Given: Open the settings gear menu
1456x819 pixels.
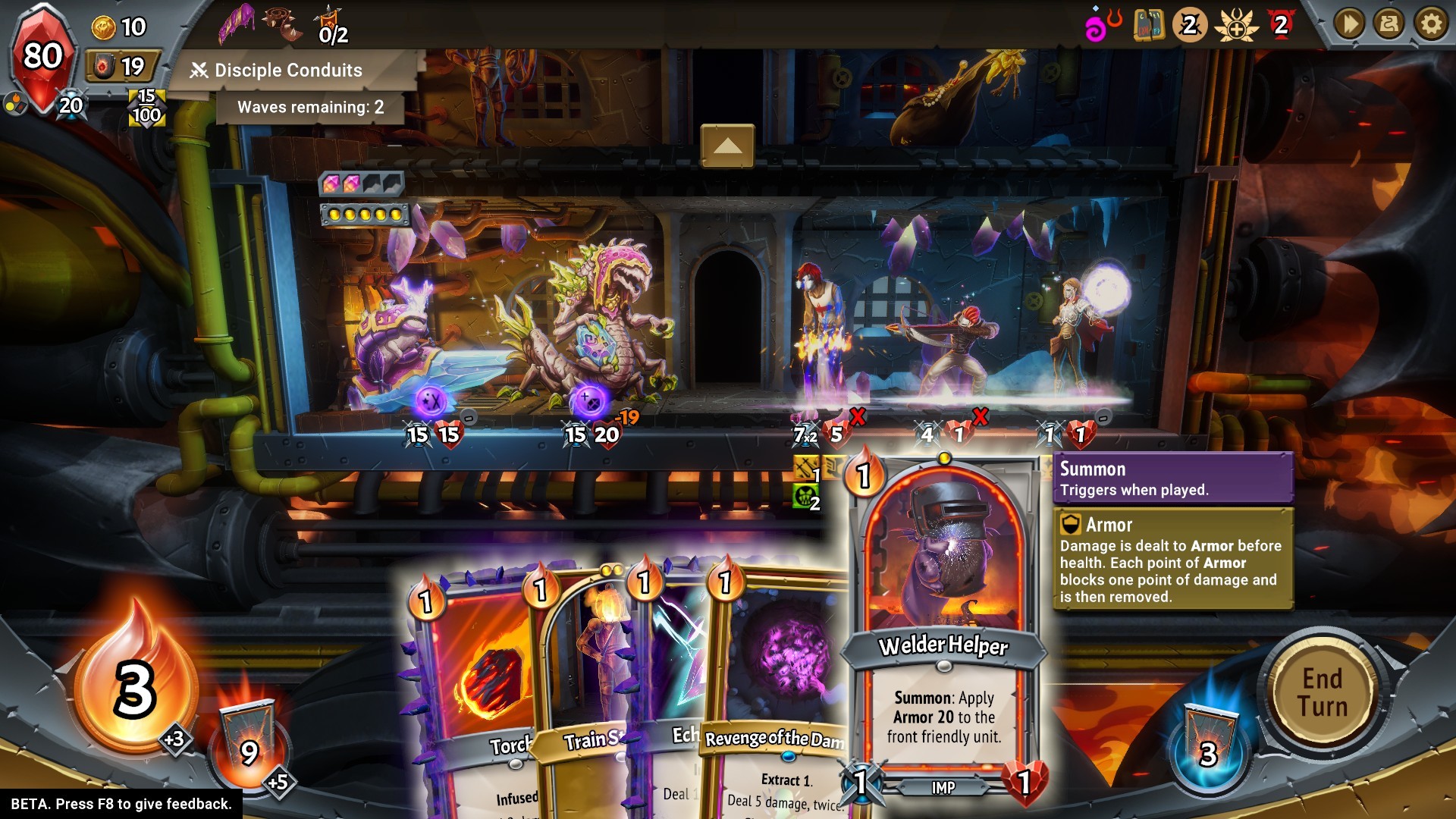Looking at the screenshot, I should coord(1431,25).
